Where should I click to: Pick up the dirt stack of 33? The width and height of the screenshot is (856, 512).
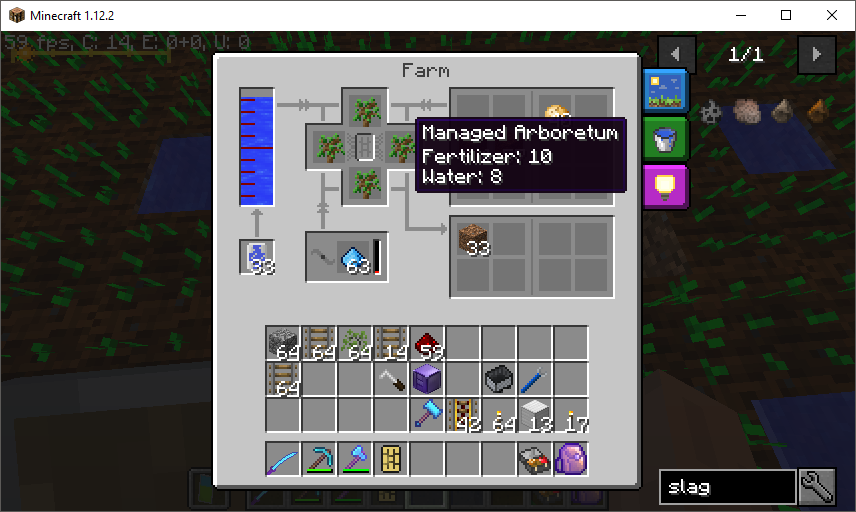(x=473, y=240)
